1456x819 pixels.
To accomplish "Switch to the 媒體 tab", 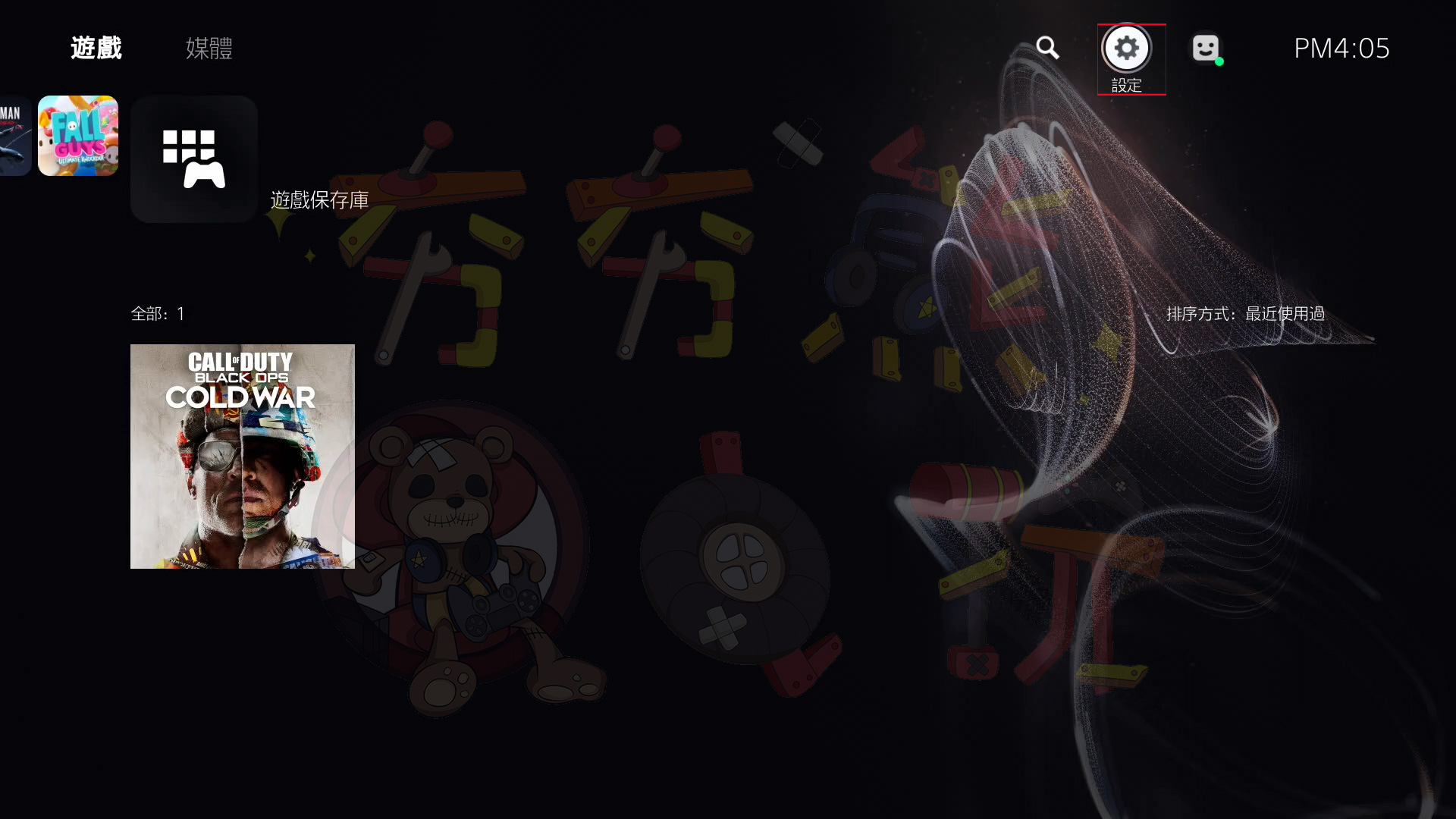I will click(x=208, y=48).
